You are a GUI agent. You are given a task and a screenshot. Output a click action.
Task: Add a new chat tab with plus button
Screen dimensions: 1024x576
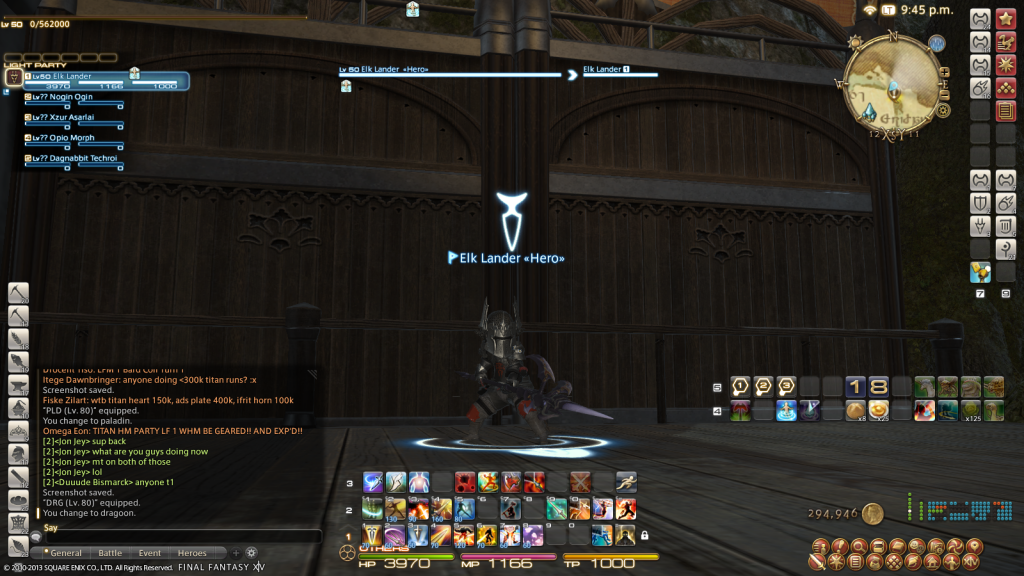click(x=236, y=552)
